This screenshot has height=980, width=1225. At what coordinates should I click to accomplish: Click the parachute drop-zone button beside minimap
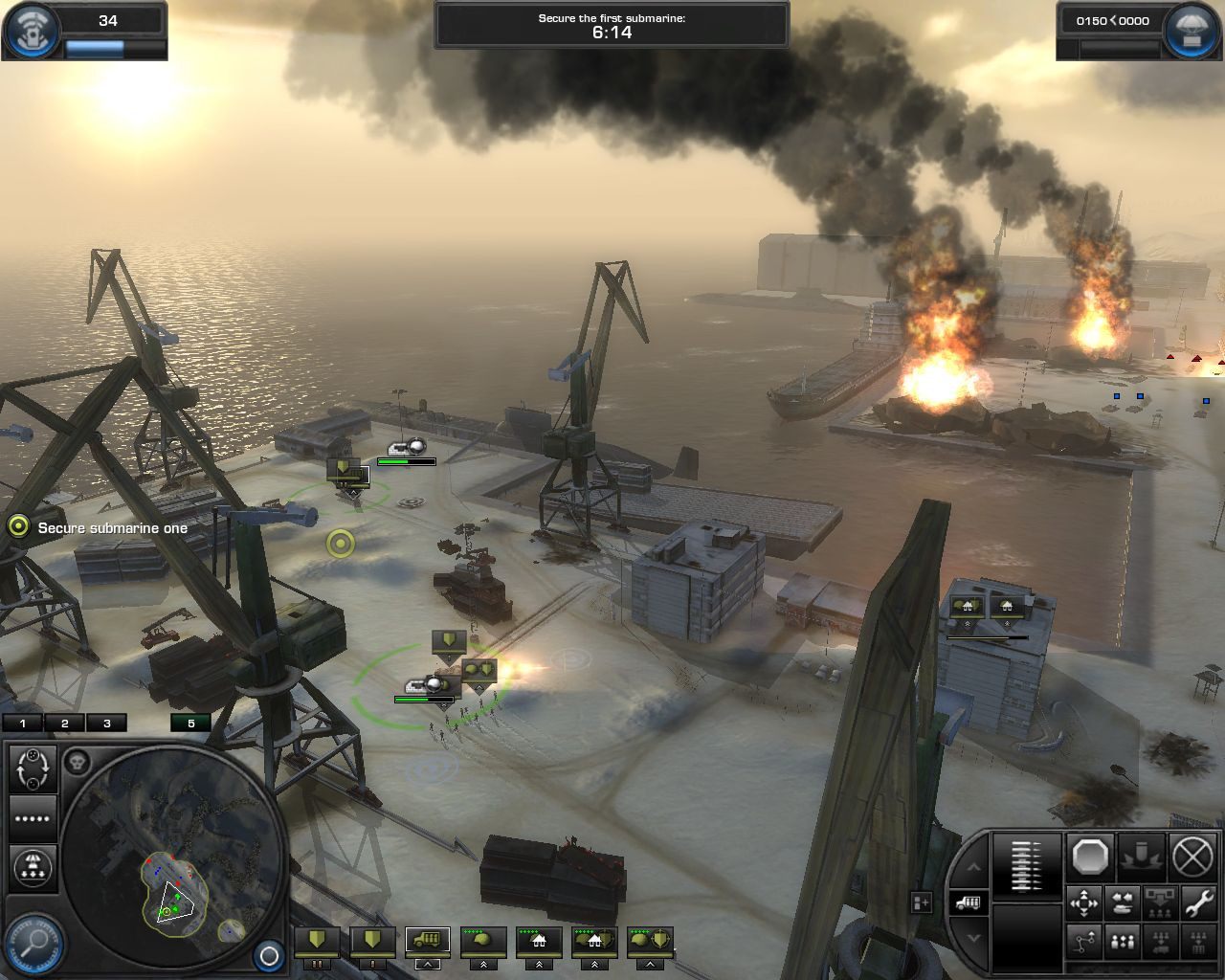(33, 866)
